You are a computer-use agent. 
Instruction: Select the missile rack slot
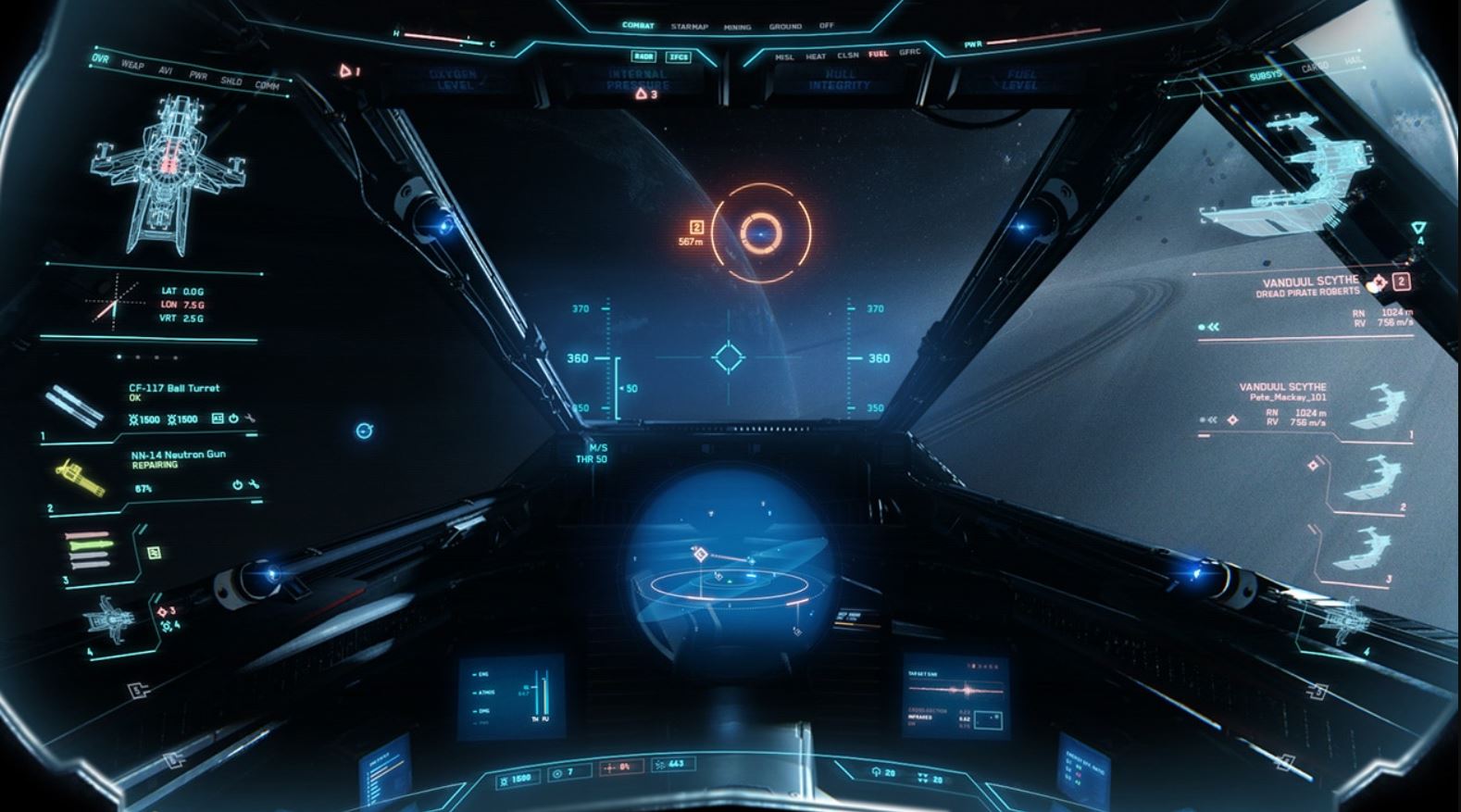[x=90, y=550]
